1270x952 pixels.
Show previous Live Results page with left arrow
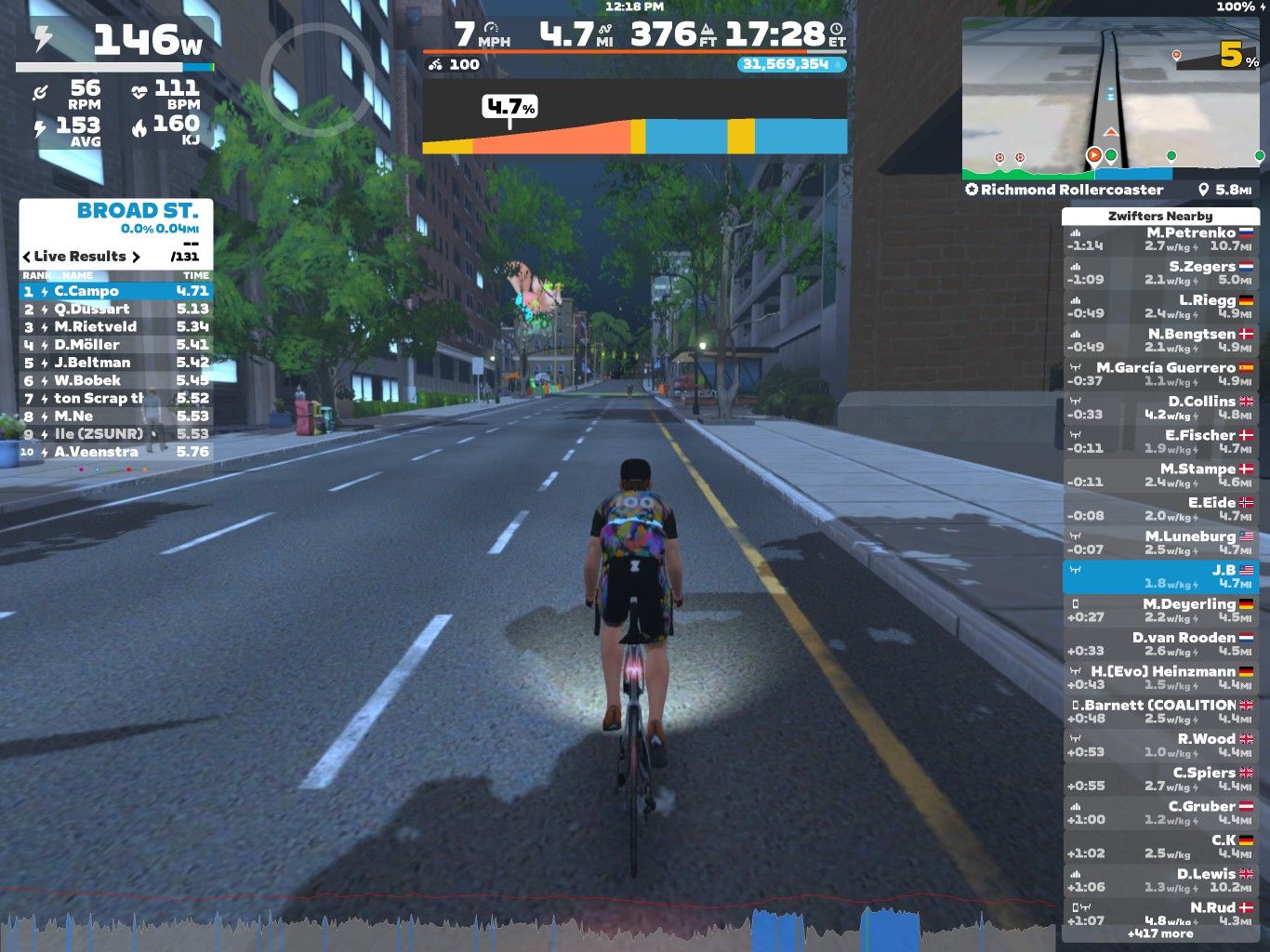click(27, 257)
